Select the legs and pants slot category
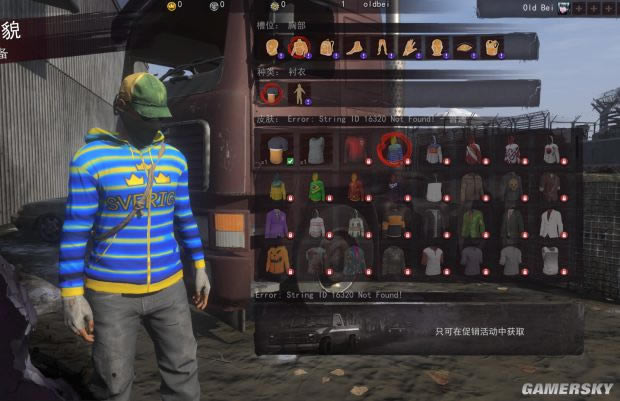The height and width of the screenshot is (401, 620). [381, 46]
